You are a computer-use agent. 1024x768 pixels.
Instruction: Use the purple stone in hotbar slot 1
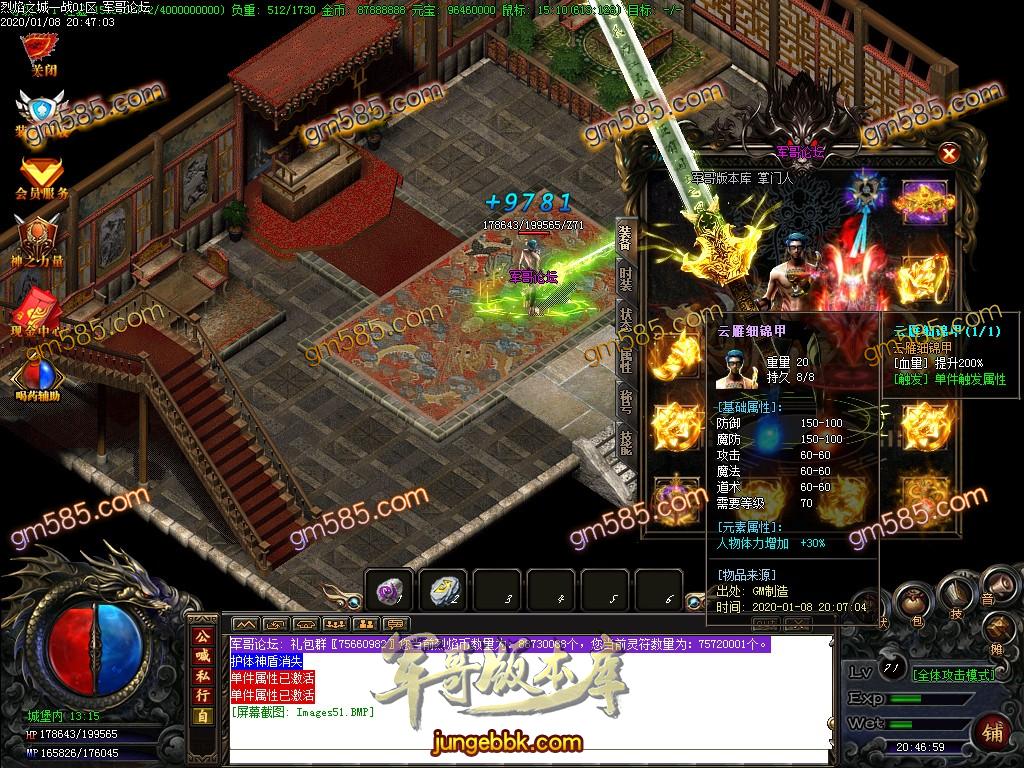point(388,592)
